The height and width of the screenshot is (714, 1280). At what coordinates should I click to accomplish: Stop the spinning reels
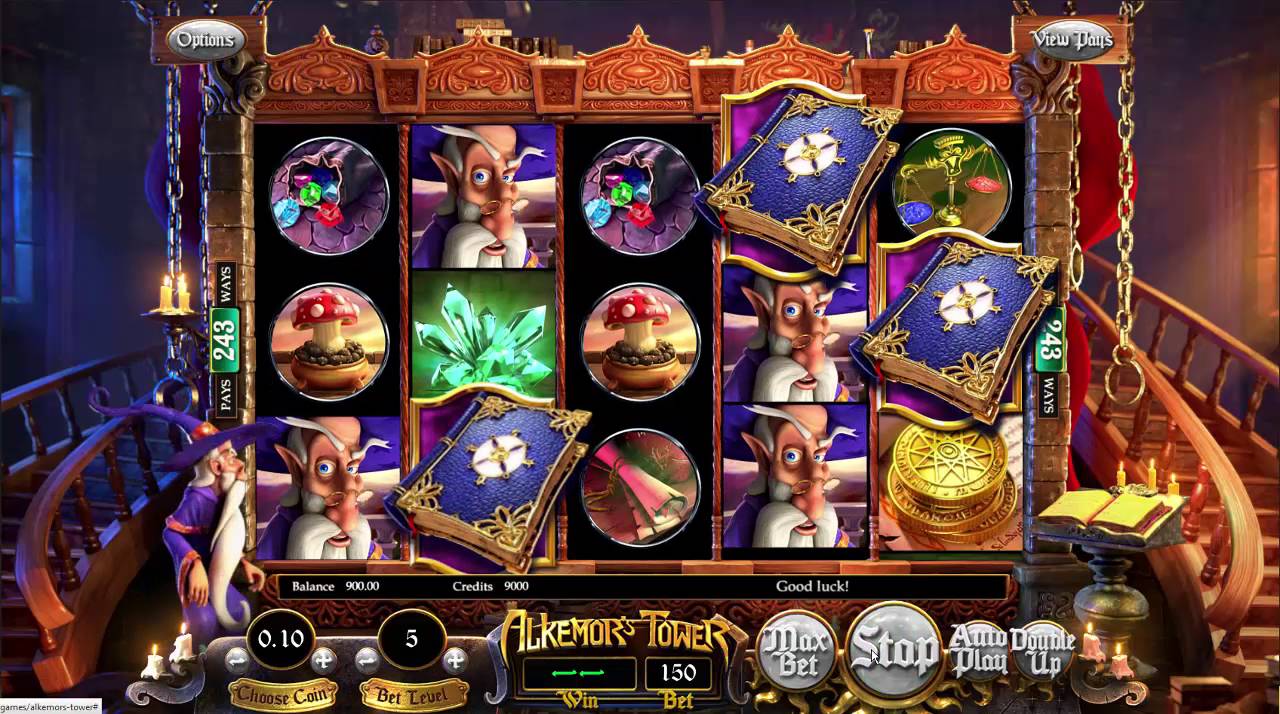[893, 651]
